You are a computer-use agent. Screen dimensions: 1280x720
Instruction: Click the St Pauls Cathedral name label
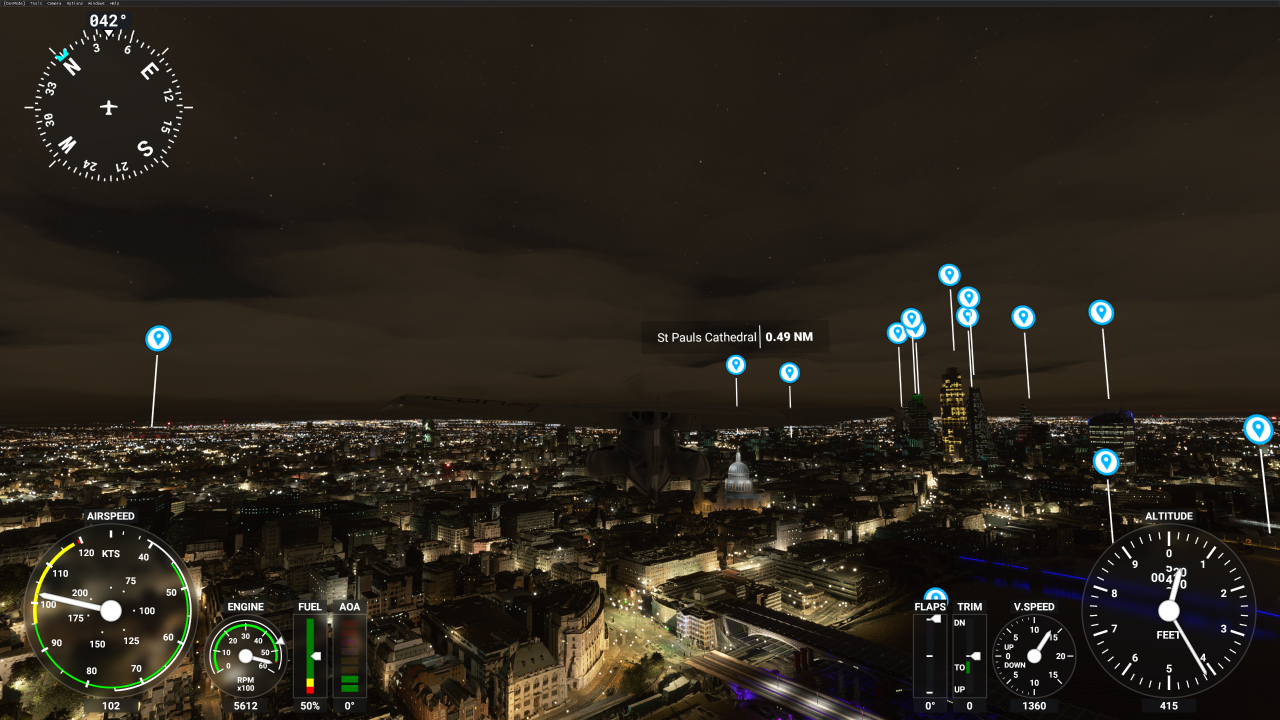706,337
